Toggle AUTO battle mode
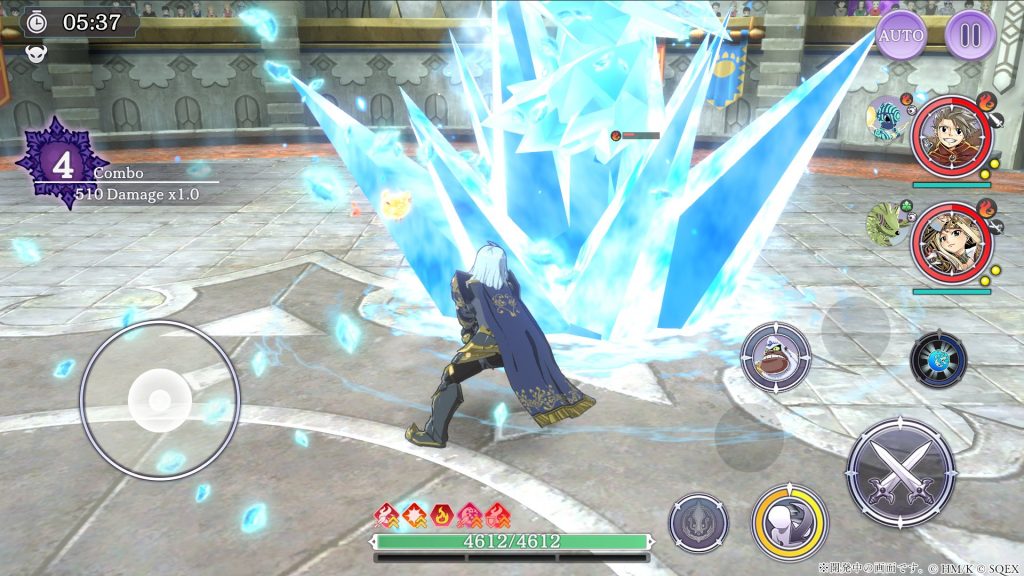This screenshot has width=1024, height=576. tap(901, 36)
